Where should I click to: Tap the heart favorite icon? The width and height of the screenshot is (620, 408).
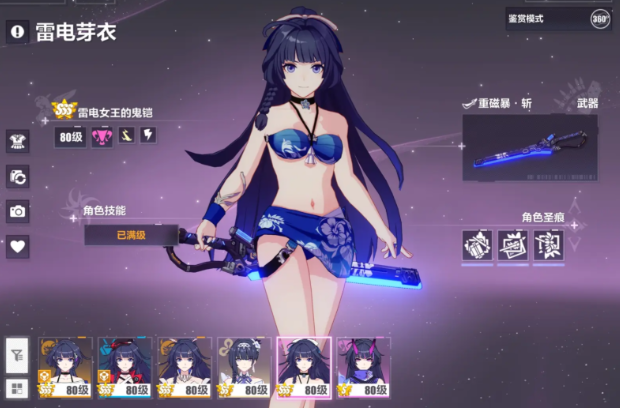coord(17,246)
